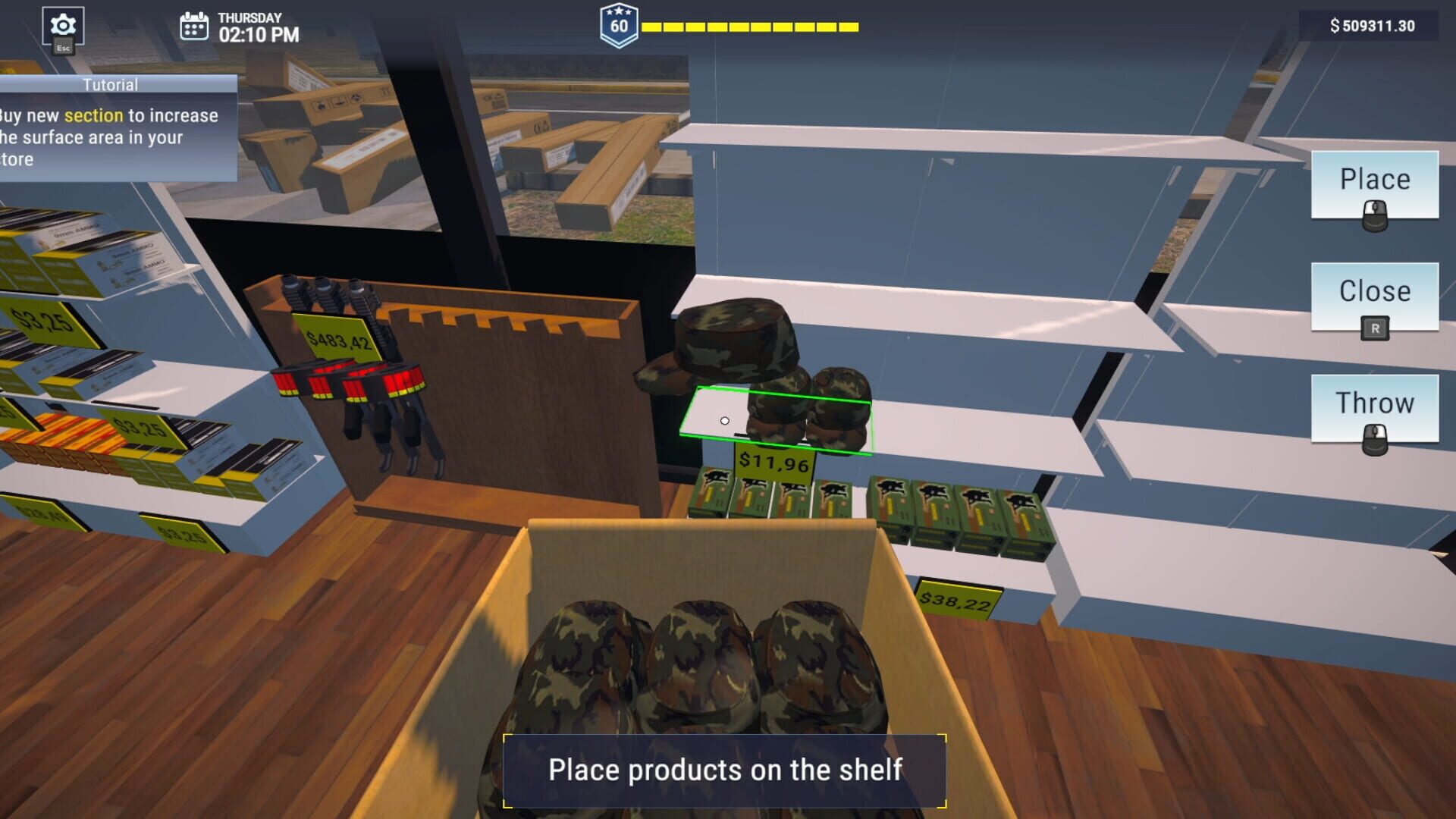Click the Esc label on settings icon
Viewport: 1456px width, 819px height.
pyautogui.click(x=64, y=48)
